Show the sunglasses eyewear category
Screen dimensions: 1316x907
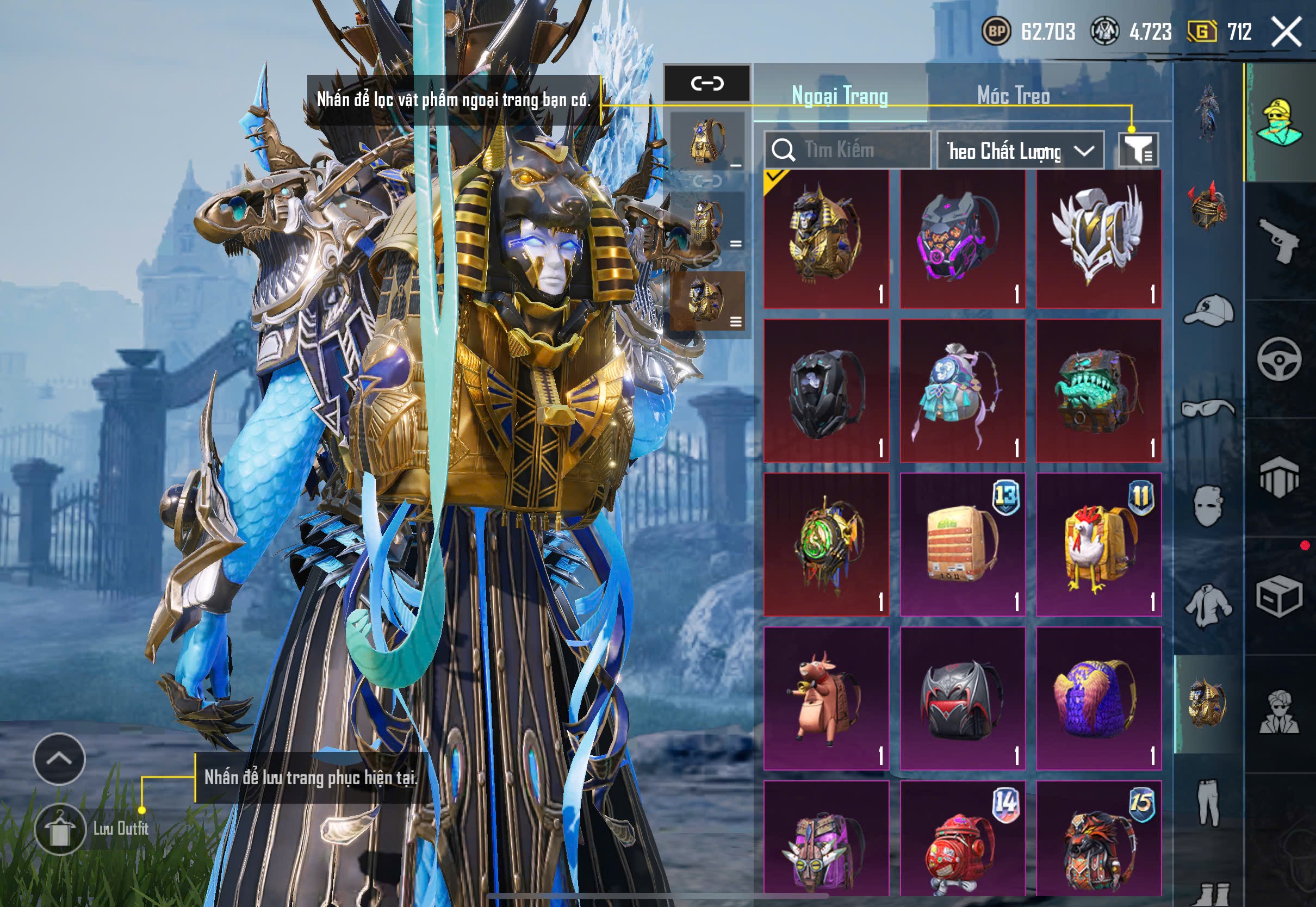(x=1208, y=408)
